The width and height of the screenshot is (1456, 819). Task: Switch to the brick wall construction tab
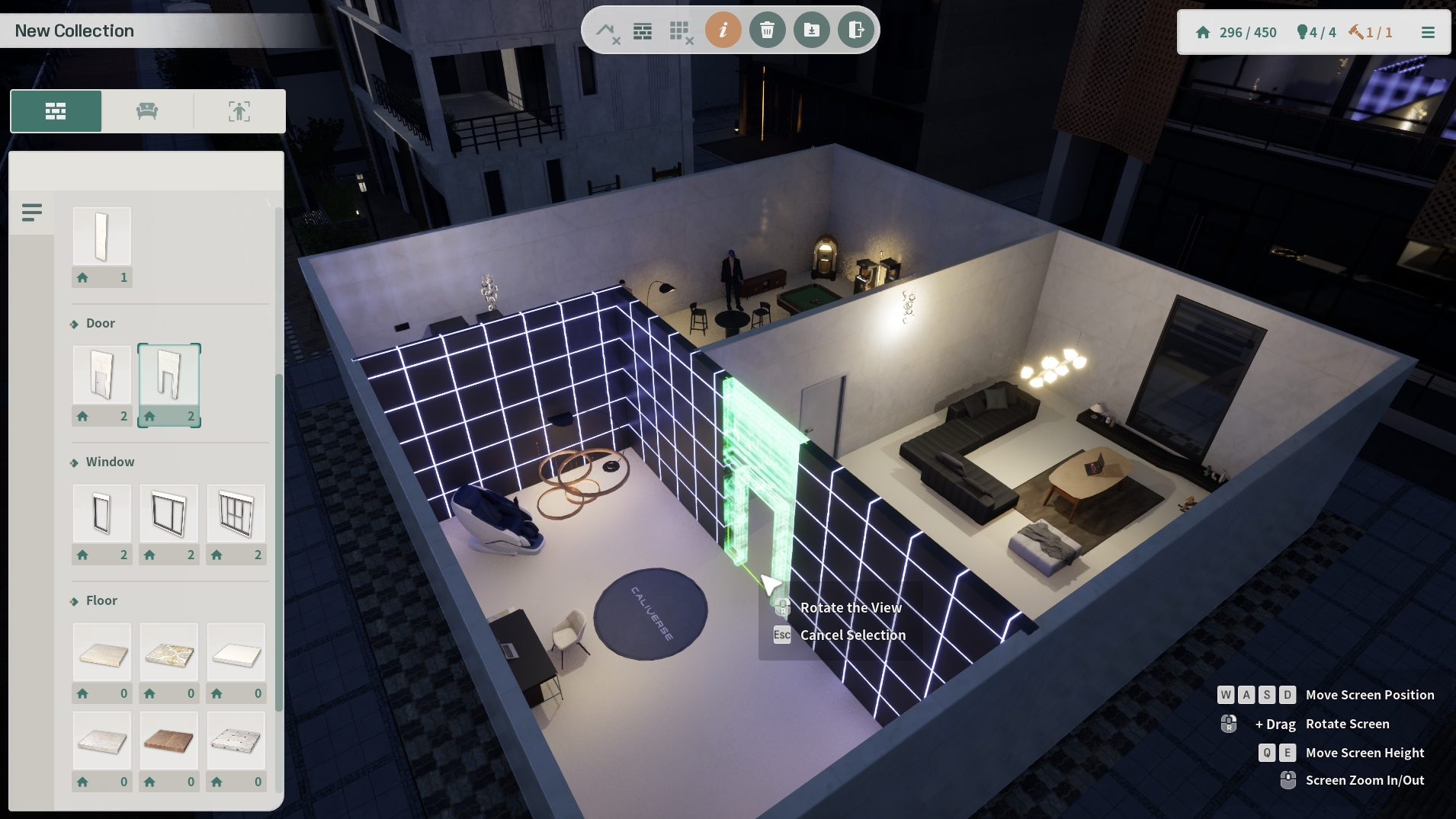tap(56, 111)
